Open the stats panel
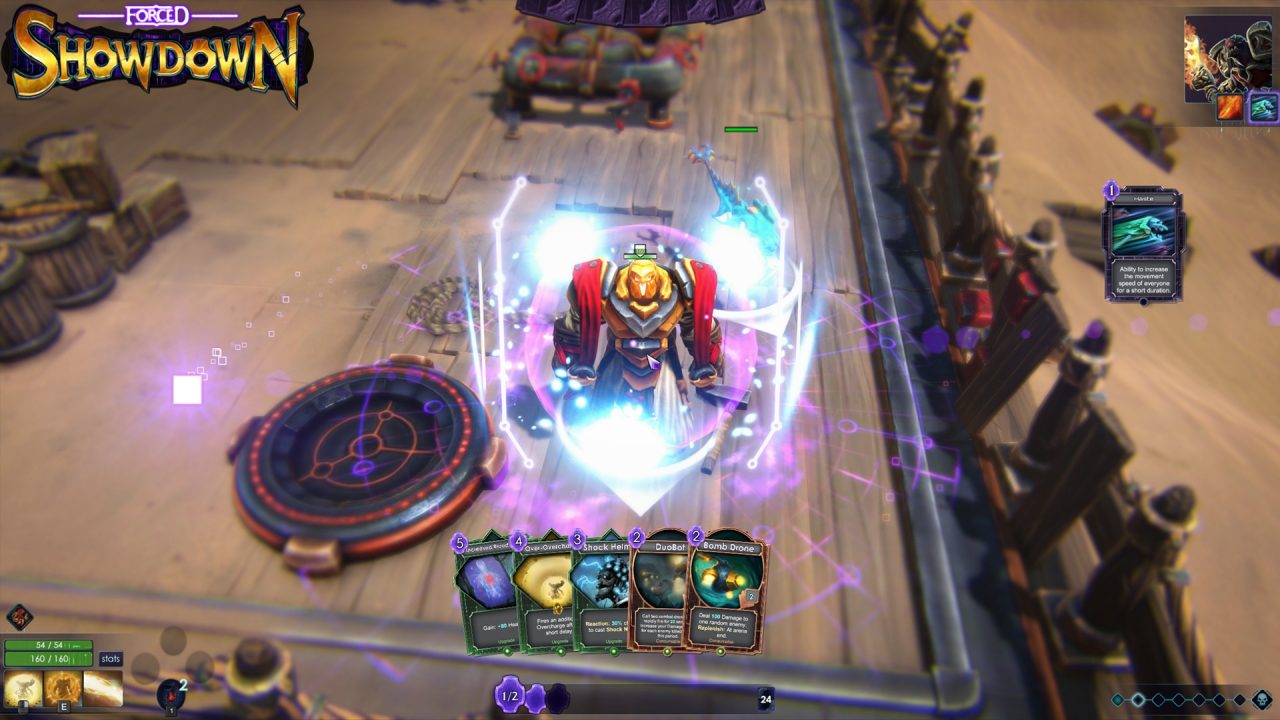 point(109,658)
